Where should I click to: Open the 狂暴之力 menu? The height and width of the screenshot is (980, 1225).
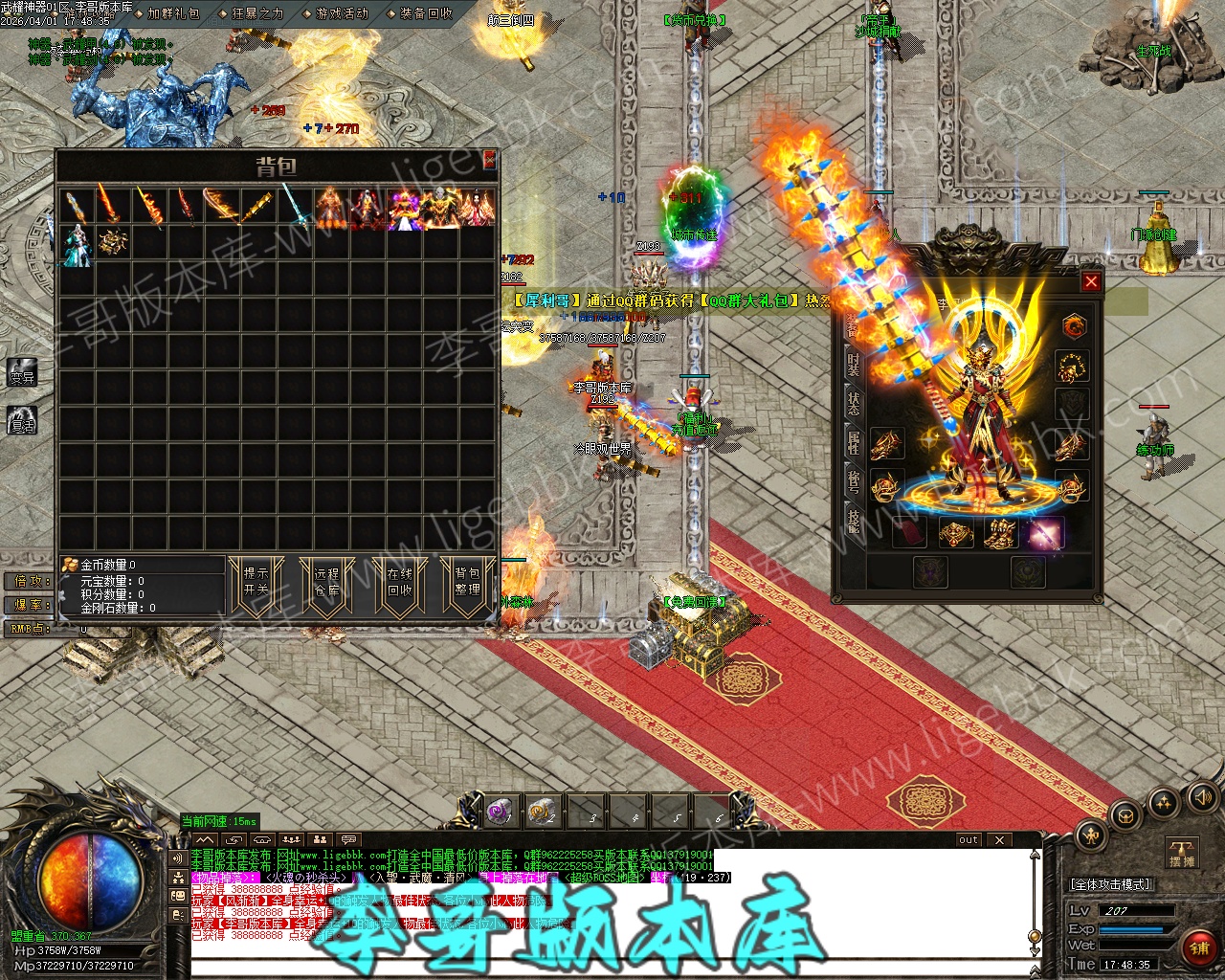(x=256, y=13)
